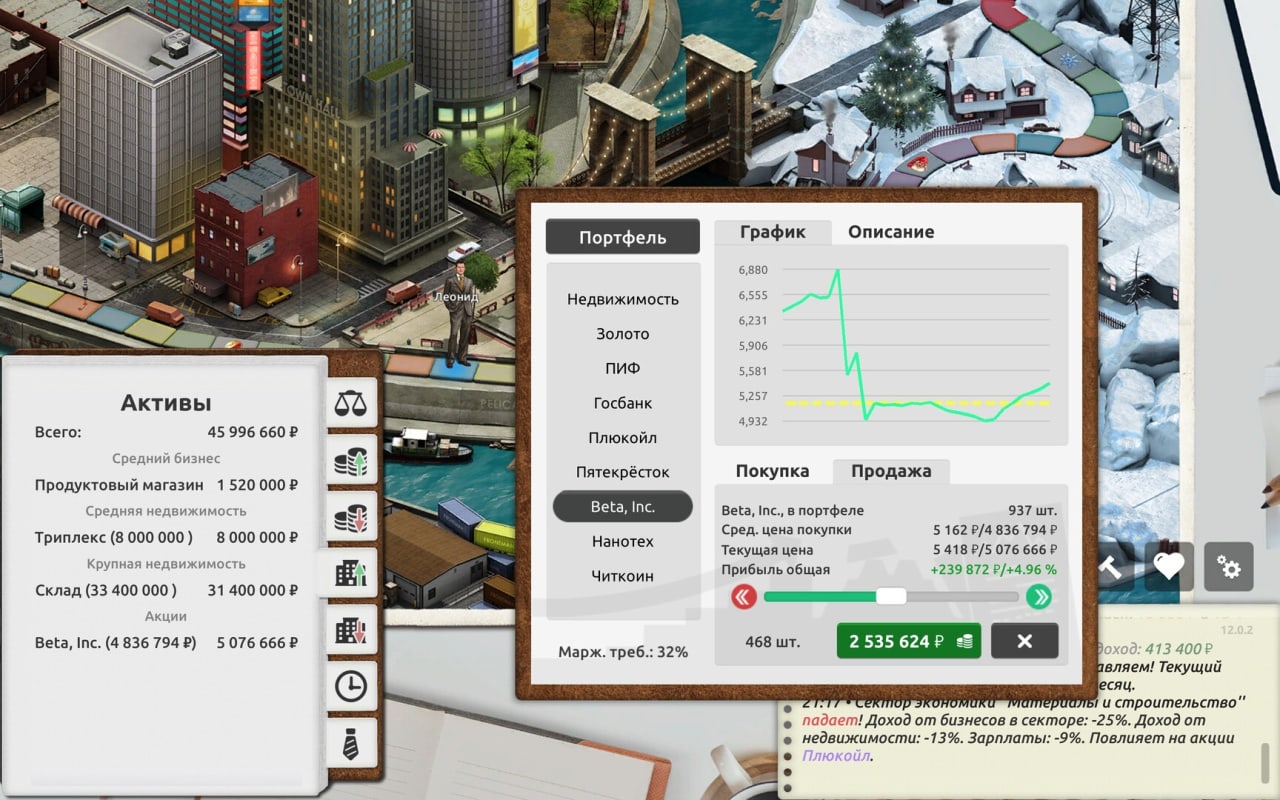The height and width of the screenshot is (800, 1280).
Task: Decrease sale quantity with red arrow button
Action: (743, 597)
